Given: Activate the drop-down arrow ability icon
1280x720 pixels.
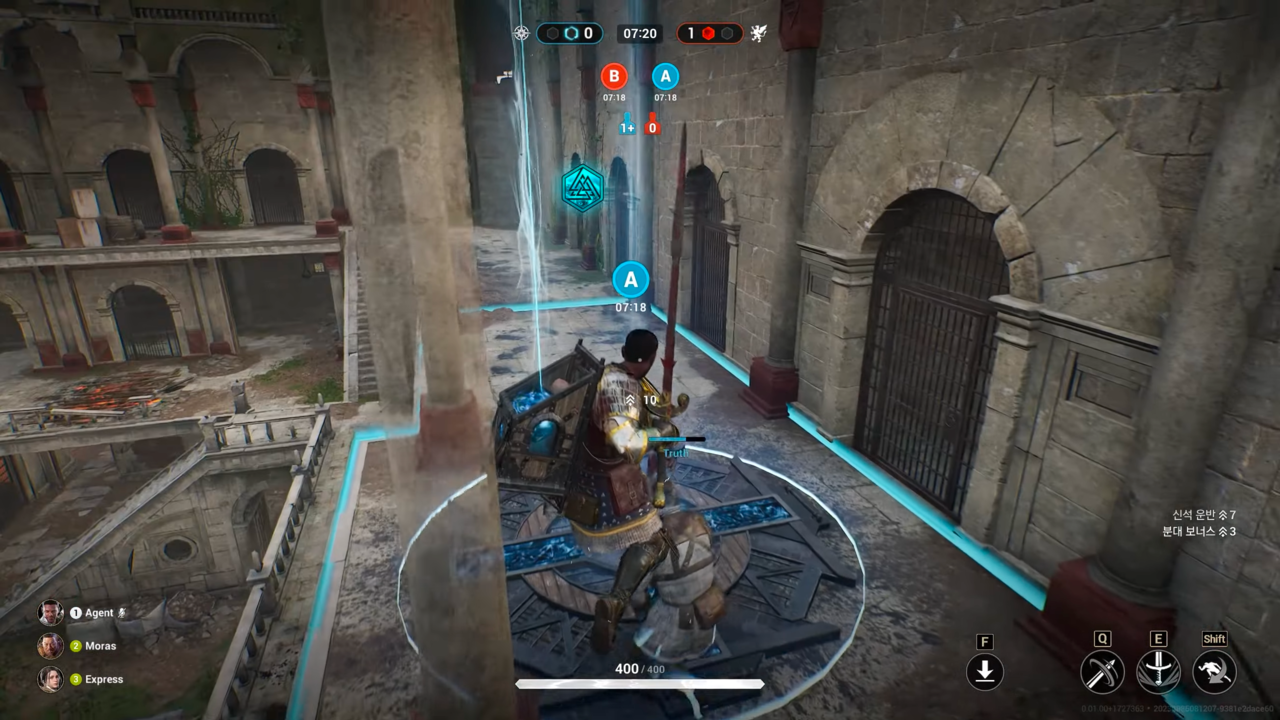Looking at the screenshot, I should (x=985, y=672).
